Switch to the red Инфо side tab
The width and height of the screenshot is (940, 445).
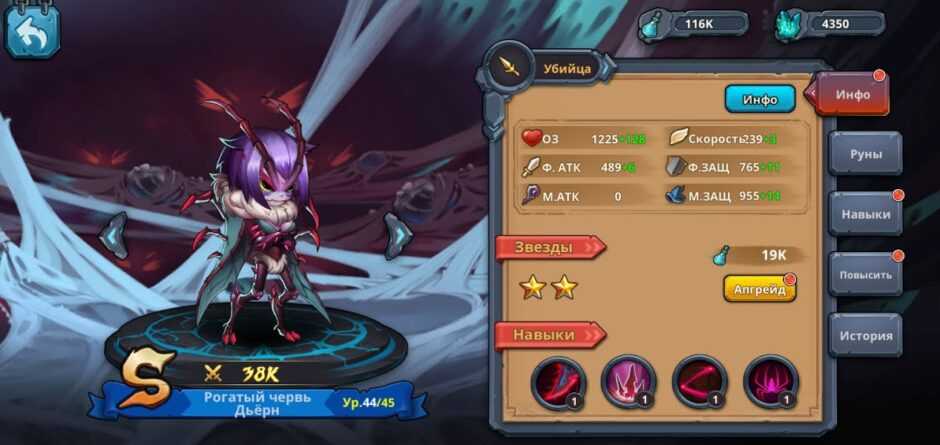853,95
